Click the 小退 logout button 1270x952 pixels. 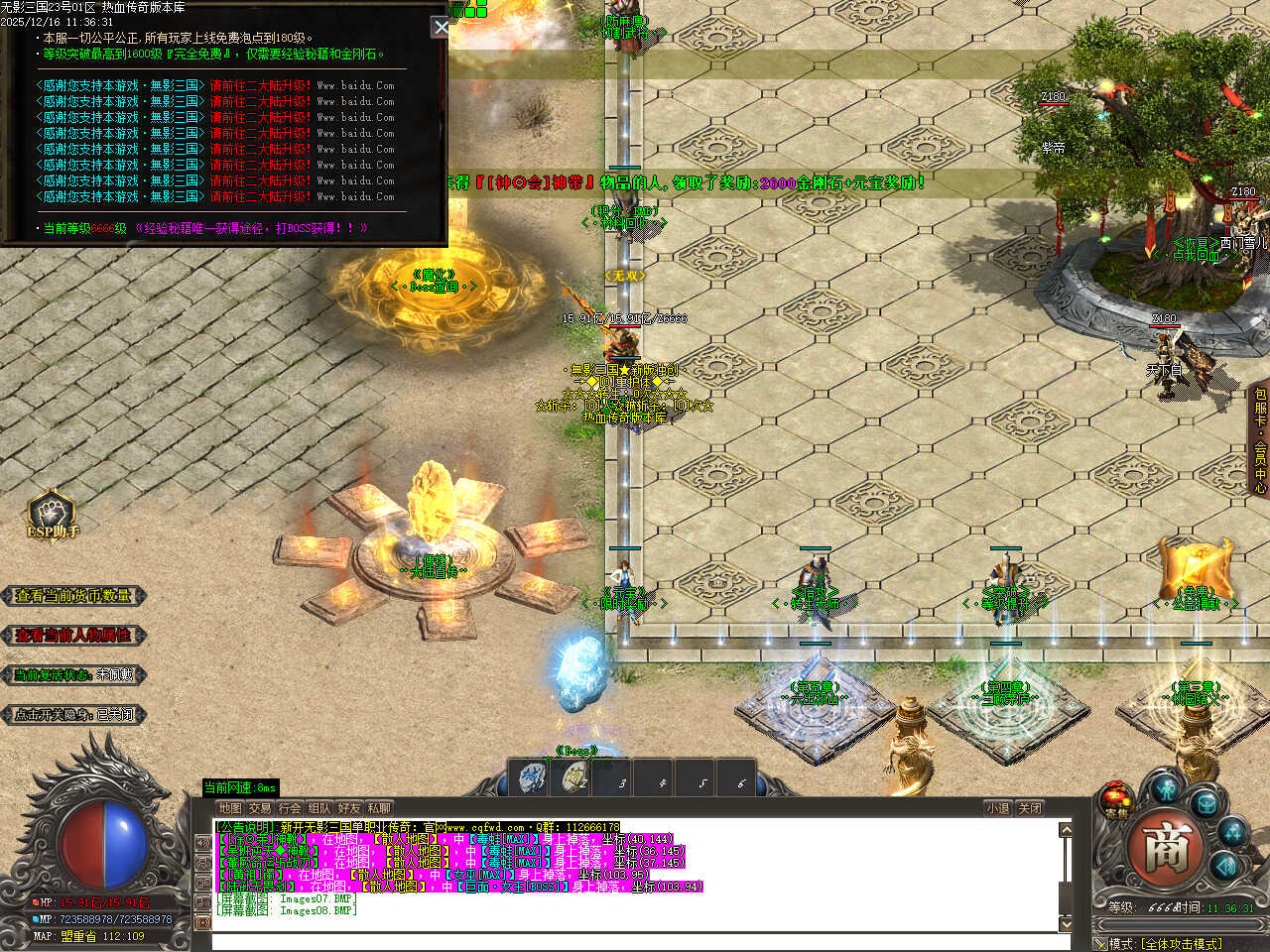click(998, 808)
